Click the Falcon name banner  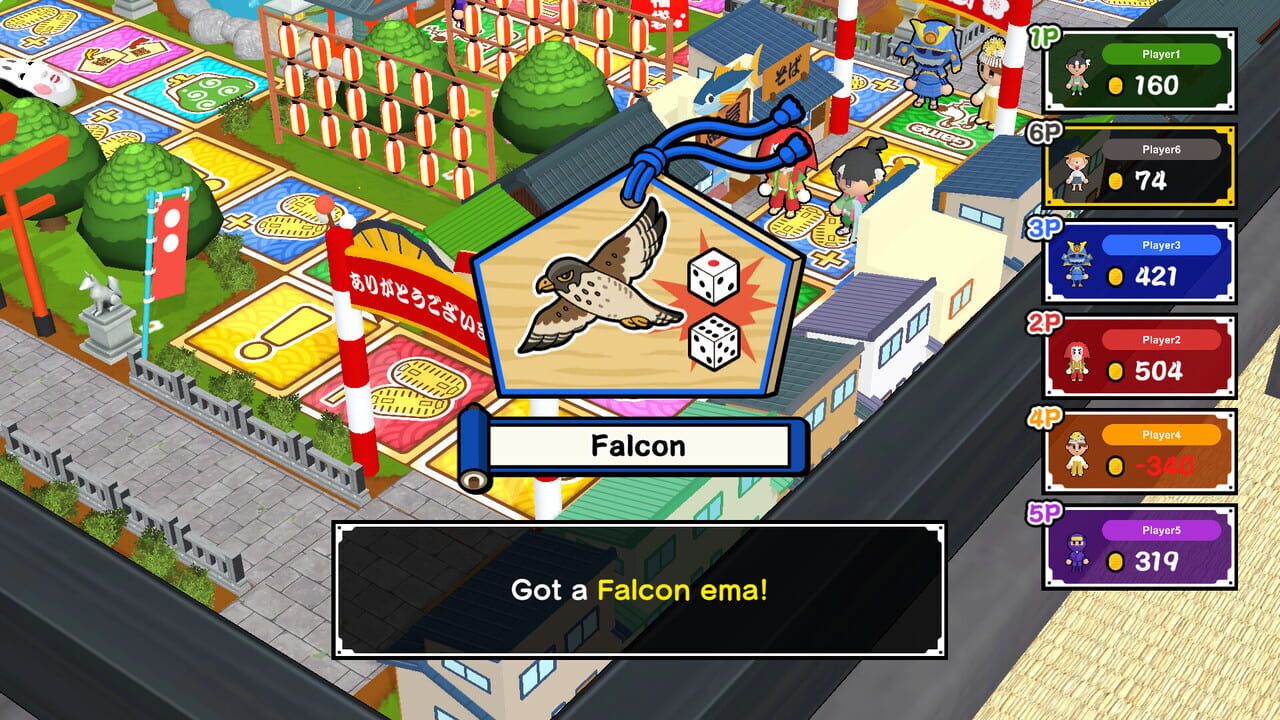pyautogui.click(x=637, y=447)
